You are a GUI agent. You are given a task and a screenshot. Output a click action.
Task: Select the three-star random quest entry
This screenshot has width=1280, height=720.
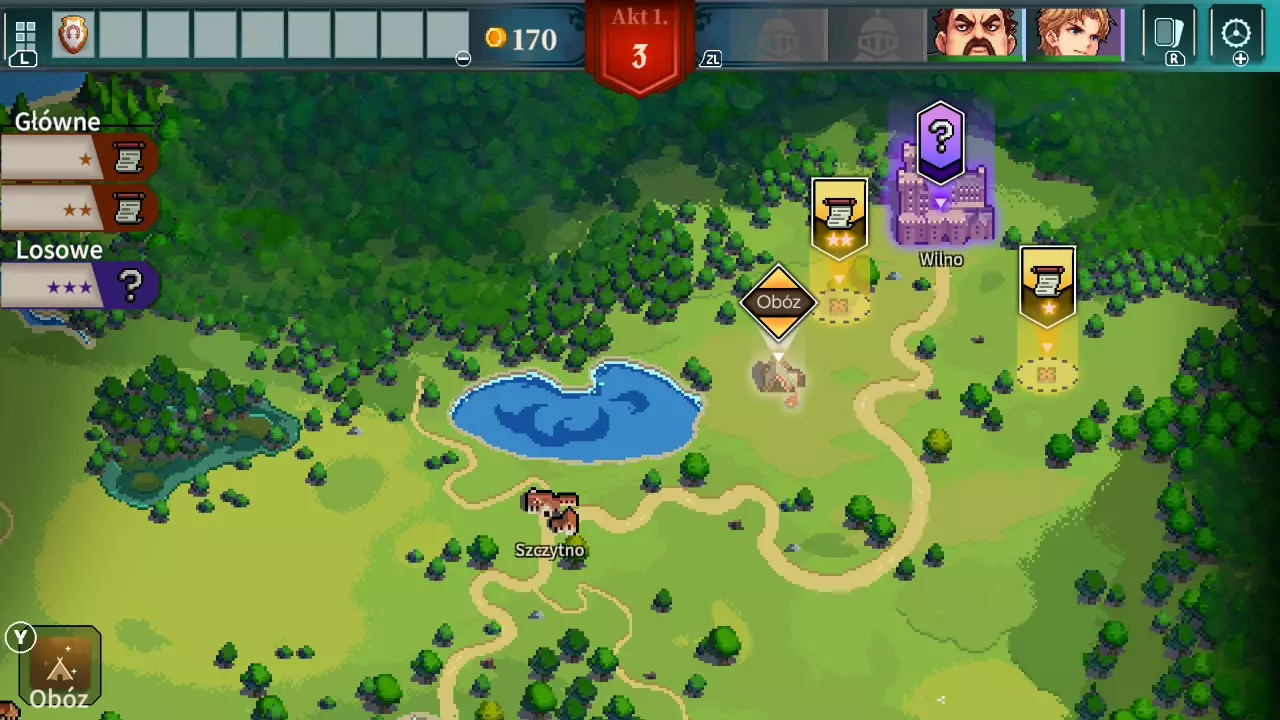[x=78, y=287]
